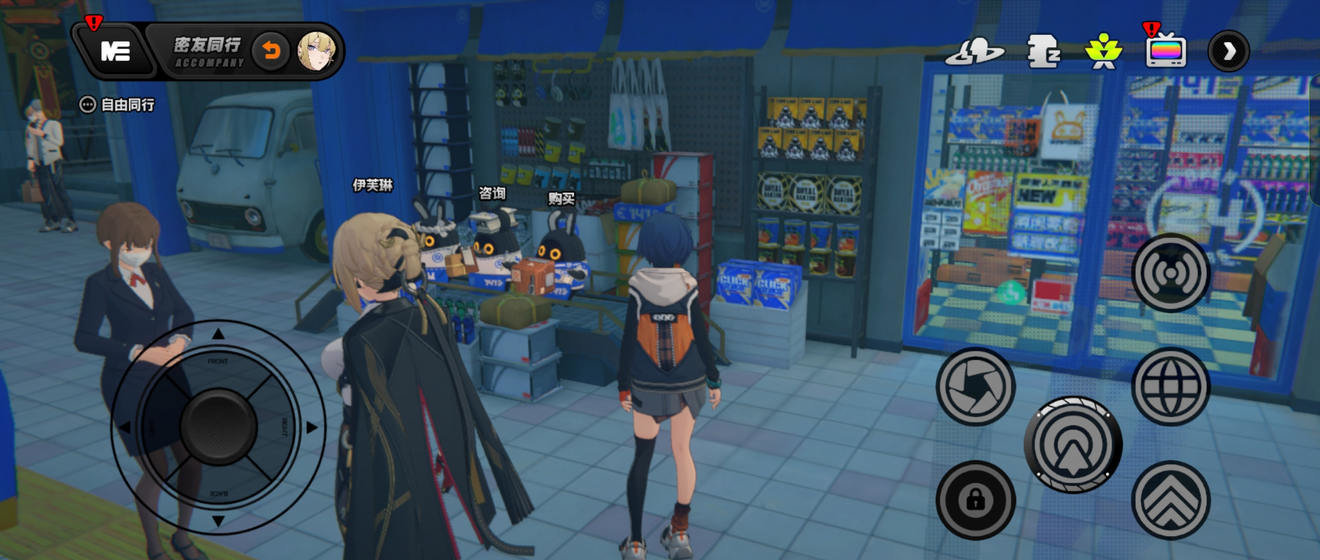The height and width of the screenshot is (560, 1320).
Task: Open the Z notebook icon
Action: tap(1043, 51)
